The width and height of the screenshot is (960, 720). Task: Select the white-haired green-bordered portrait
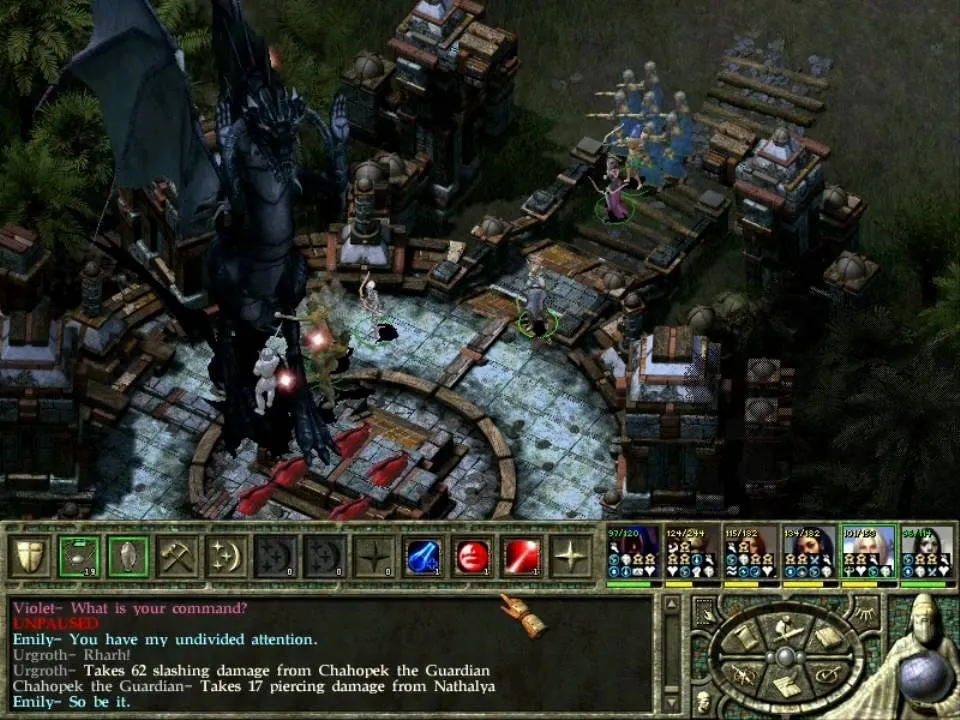click(868, 553)
